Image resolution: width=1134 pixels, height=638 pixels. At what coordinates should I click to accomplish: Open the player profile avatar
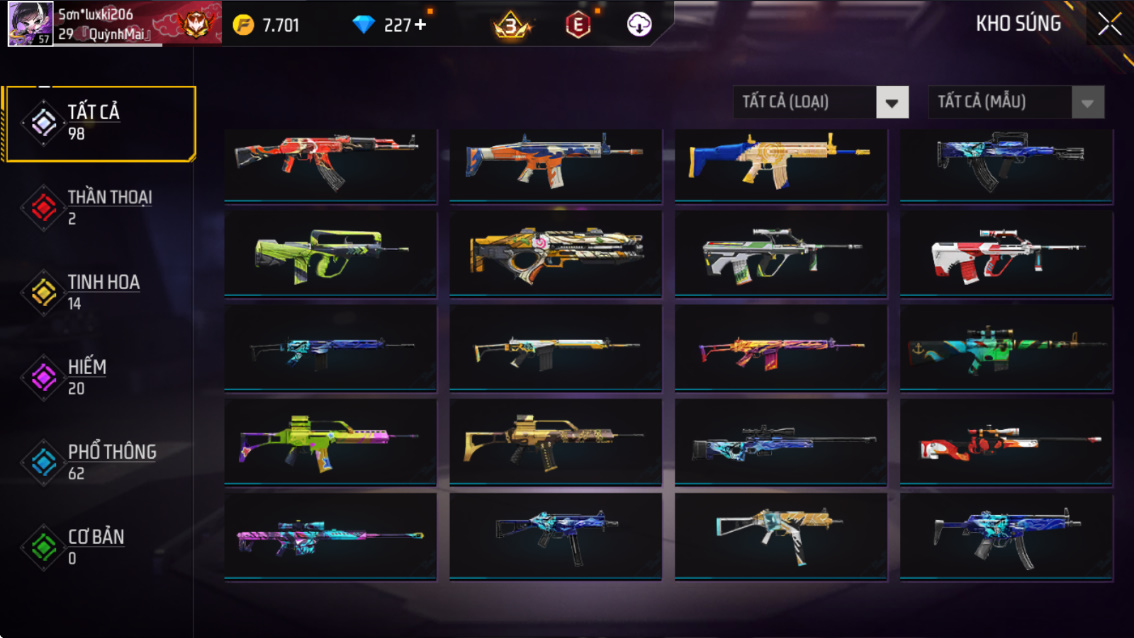point(30,24)
